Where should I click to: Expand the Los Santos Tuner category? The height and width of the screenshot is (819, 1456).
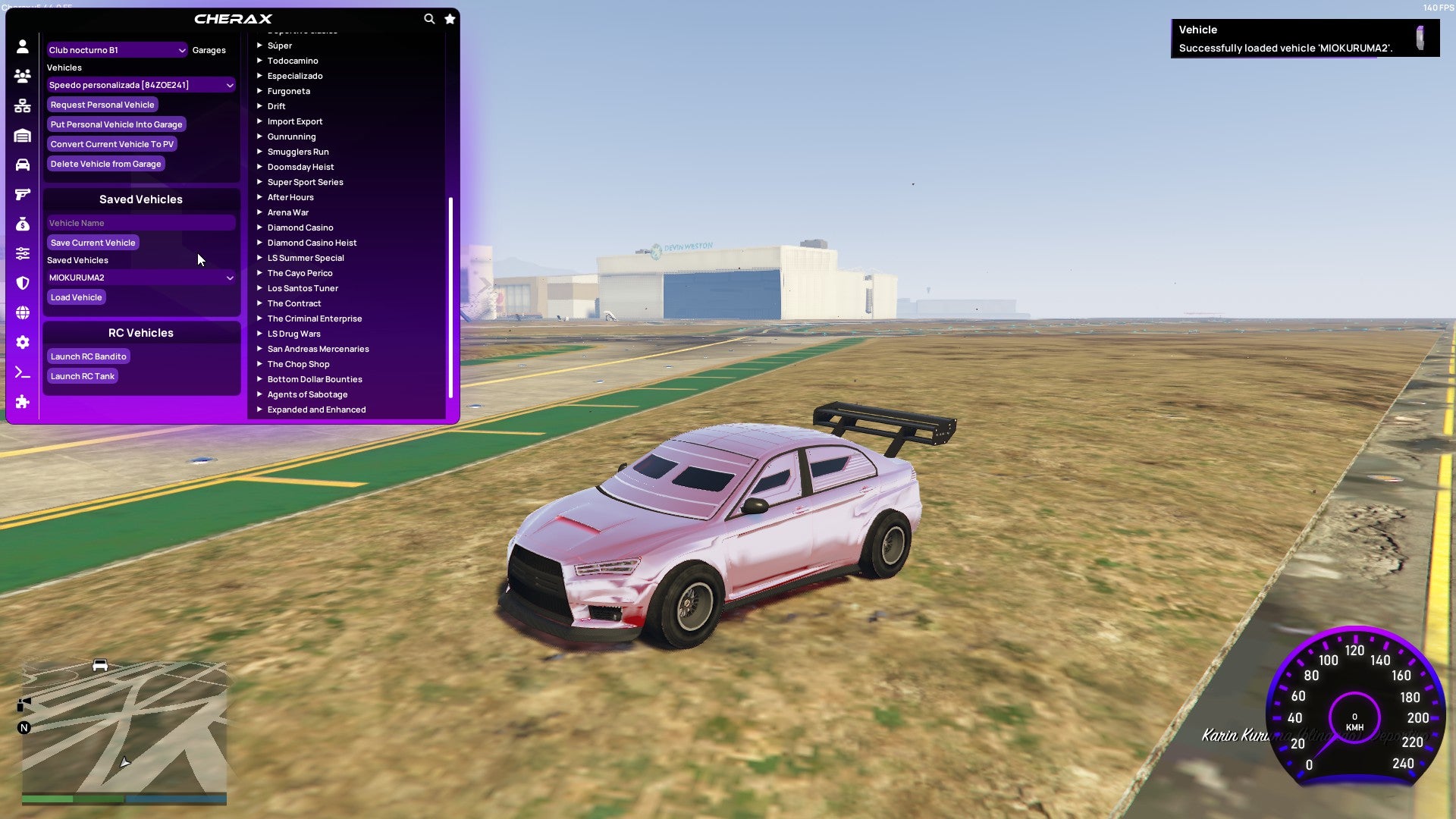point(303,288)
